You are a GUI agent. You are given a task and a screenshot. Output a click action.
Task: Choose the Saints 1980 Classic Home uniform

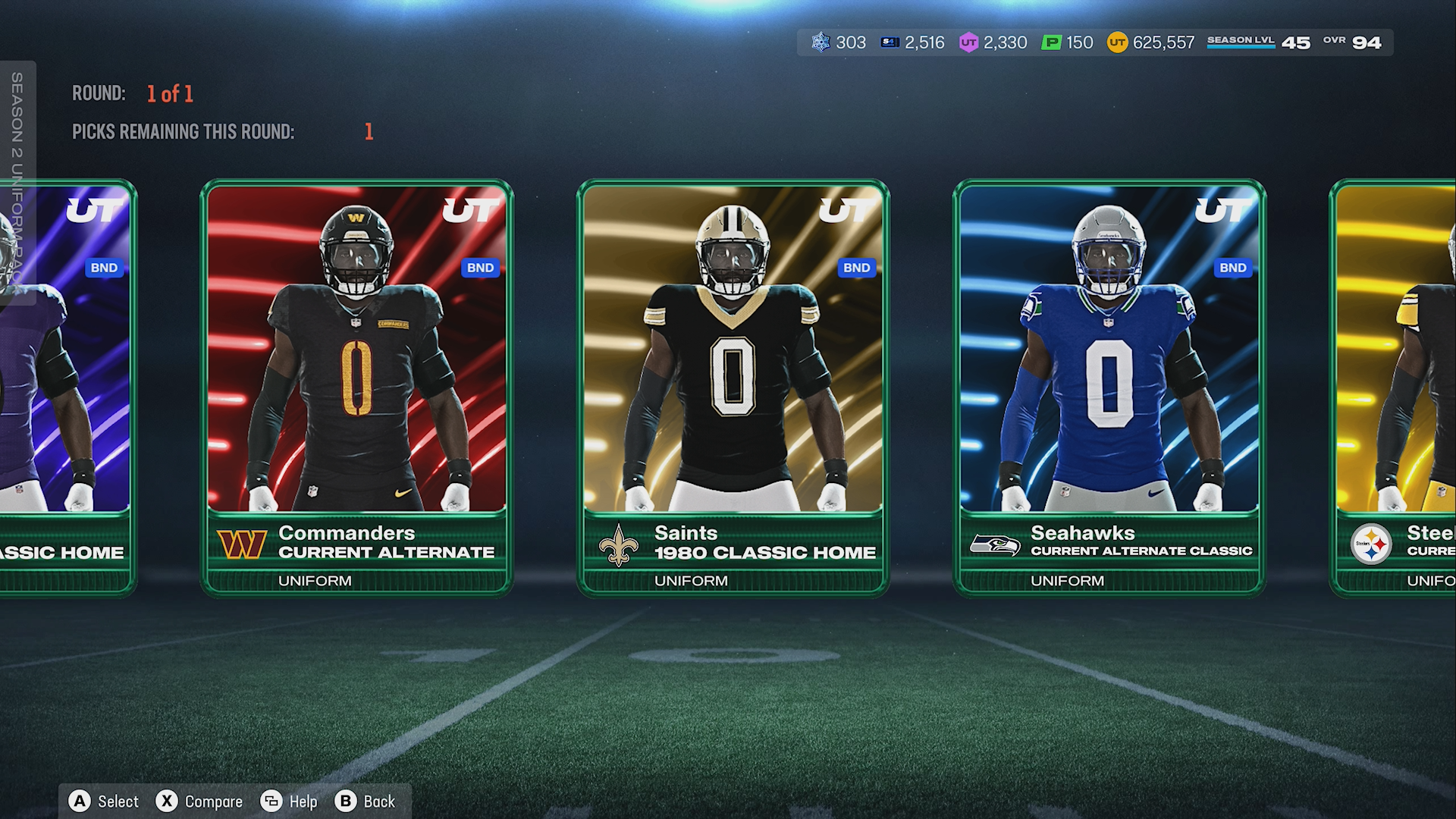pyautogui.click(x=733, y=387)
